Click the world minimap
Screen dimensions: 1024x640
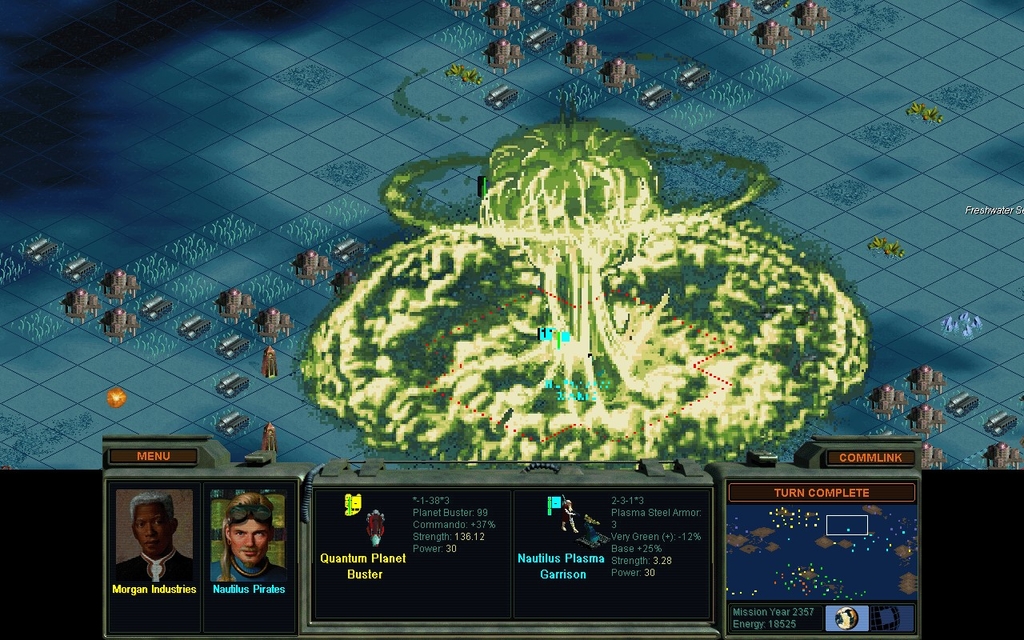[821, 551]
